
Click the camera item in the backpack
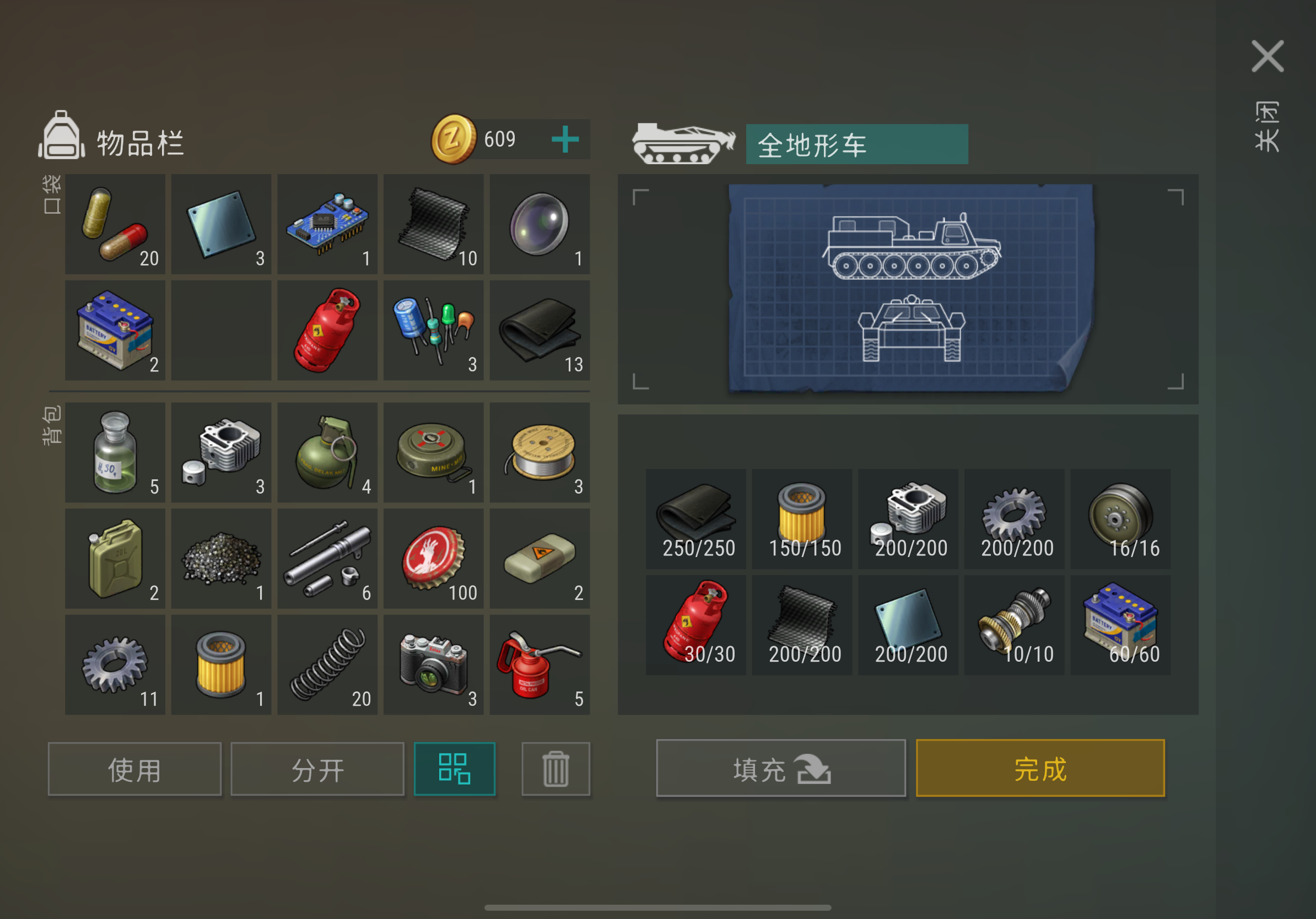coord(433,664)
